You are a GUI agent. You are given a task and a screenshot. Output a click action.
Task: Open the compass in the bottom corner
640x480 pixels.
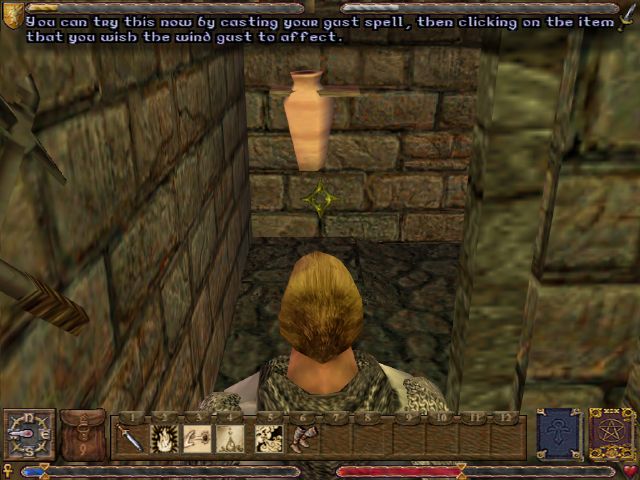tap(28, 434)
